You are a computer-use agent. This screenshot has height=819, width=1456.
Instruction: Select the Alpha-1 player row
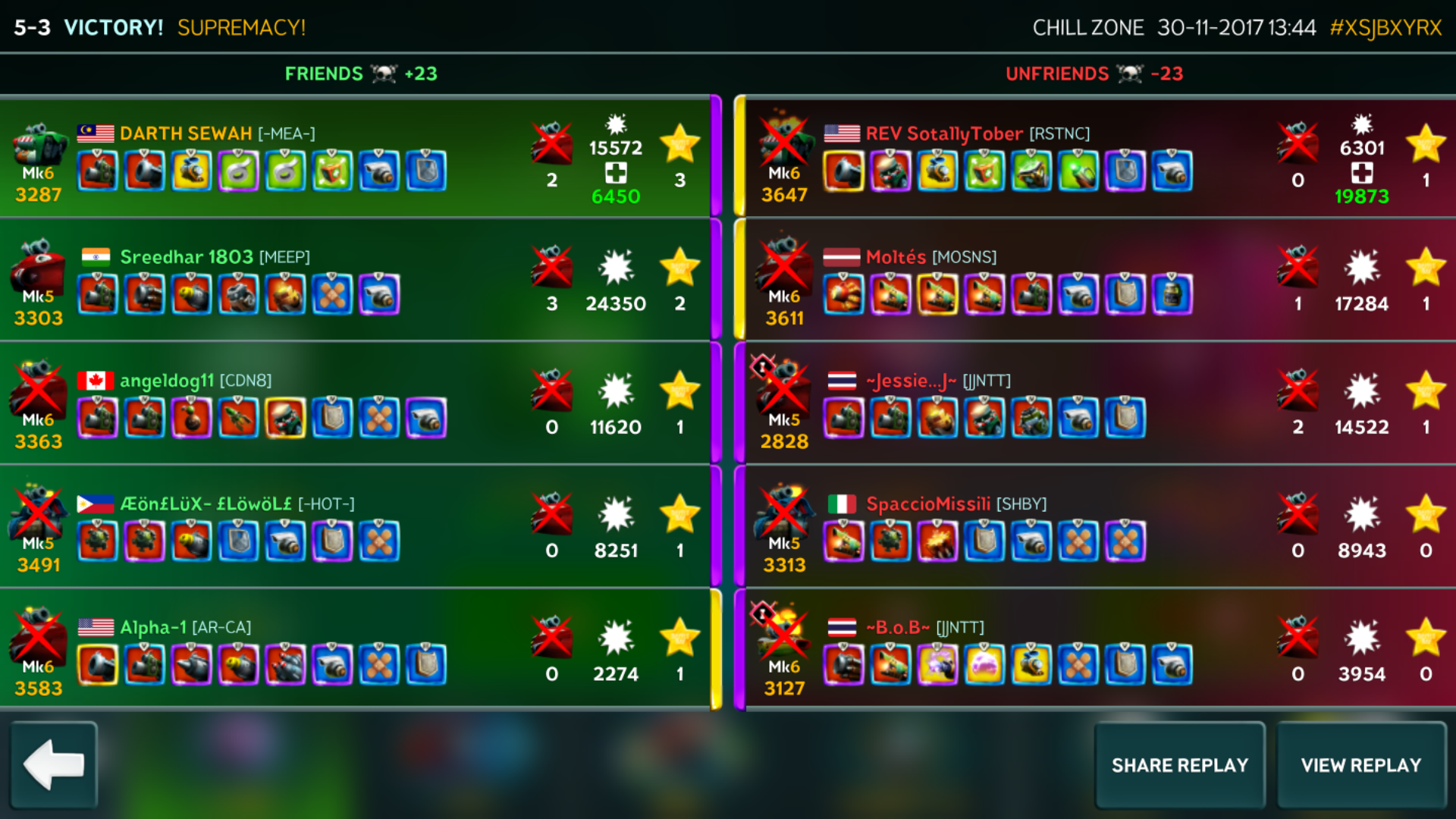pos(355,651)
